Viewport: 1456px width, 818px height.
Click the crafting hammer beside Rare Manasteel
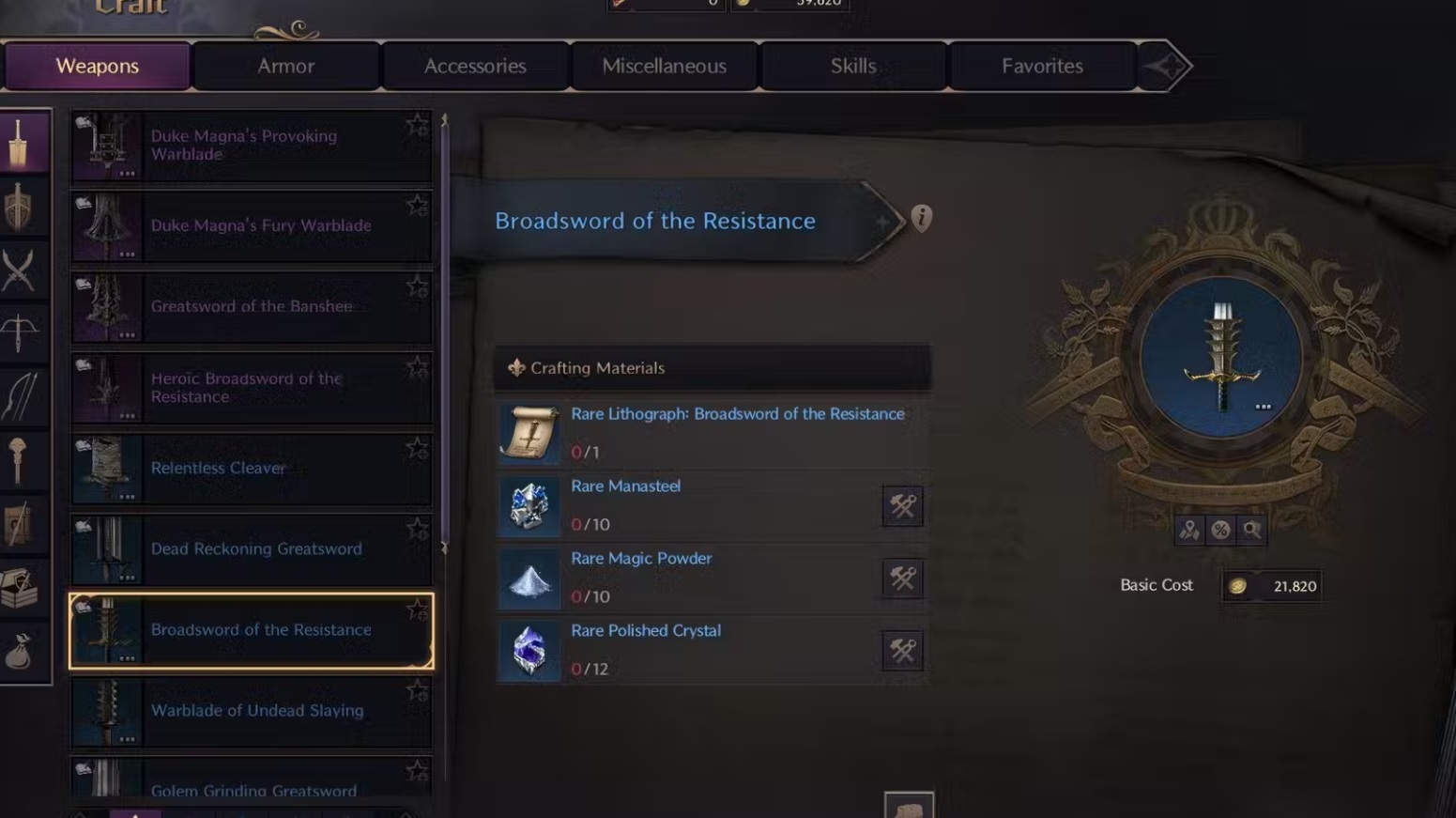901,506
